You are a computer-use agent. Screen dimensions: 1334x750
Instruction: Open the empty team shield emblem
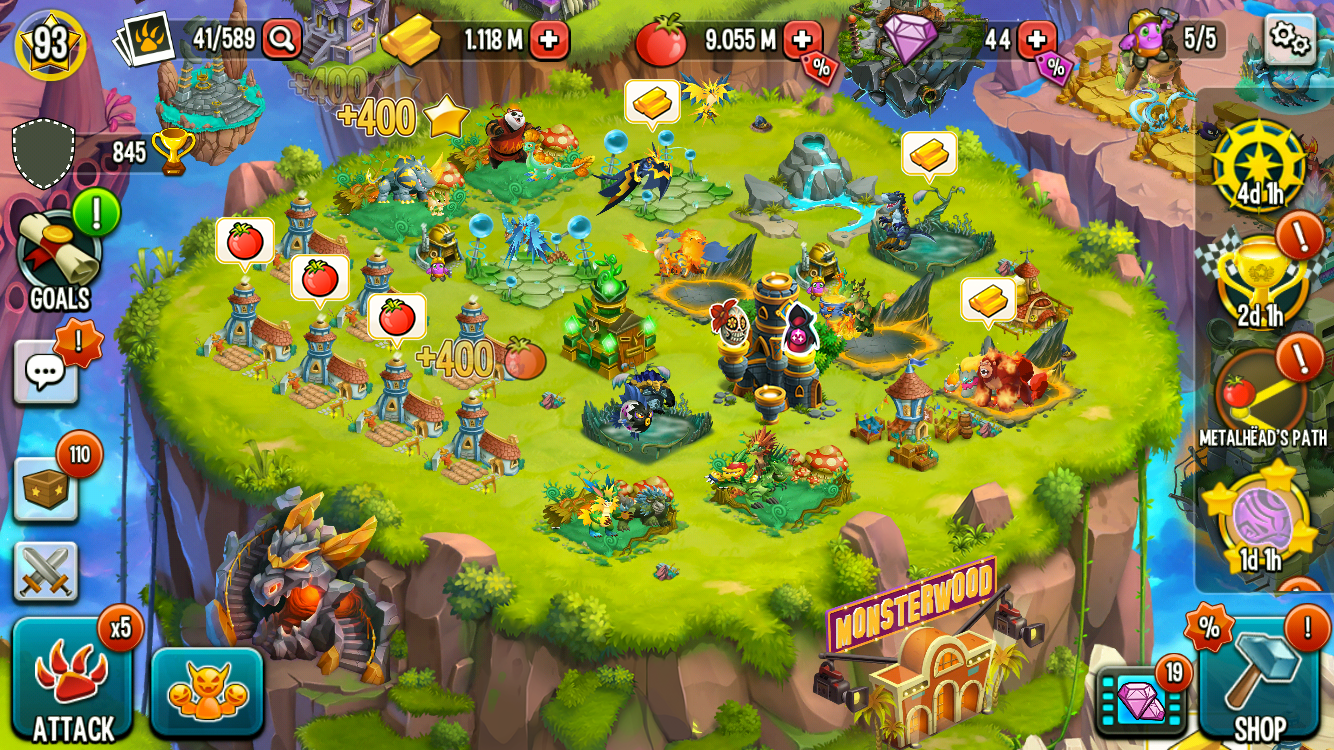[44, 153]
